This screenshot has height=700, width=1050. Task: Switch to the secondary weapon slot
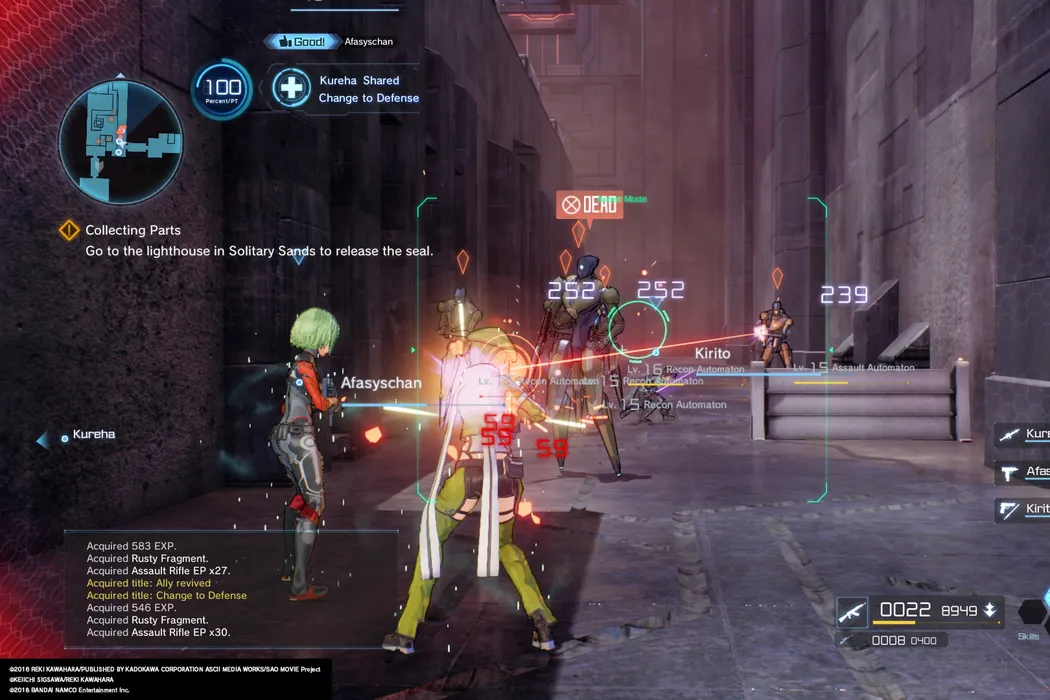[x=890, y=640]
